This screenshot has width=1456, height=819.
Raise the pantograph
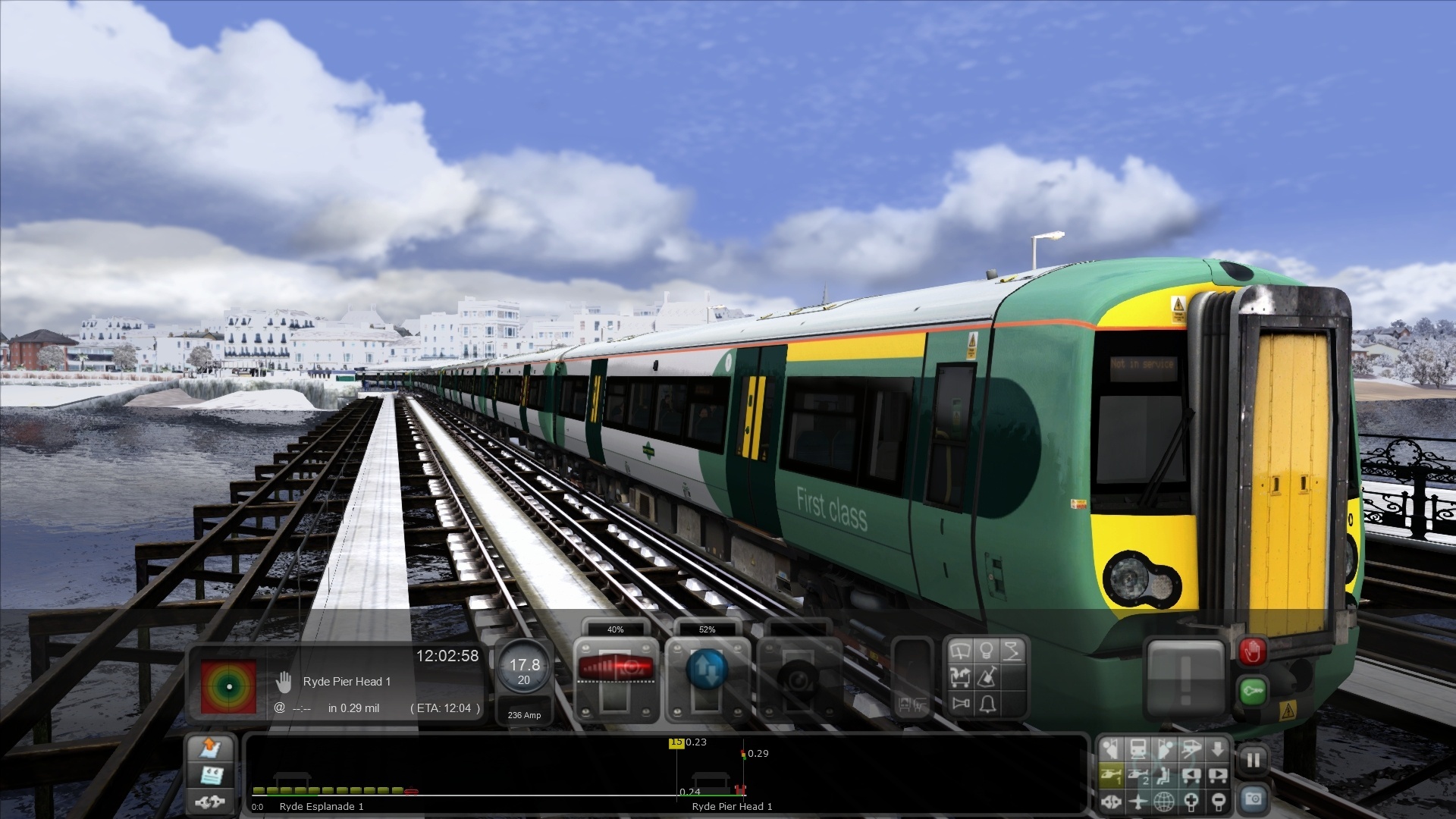(x=1013, y=652)
